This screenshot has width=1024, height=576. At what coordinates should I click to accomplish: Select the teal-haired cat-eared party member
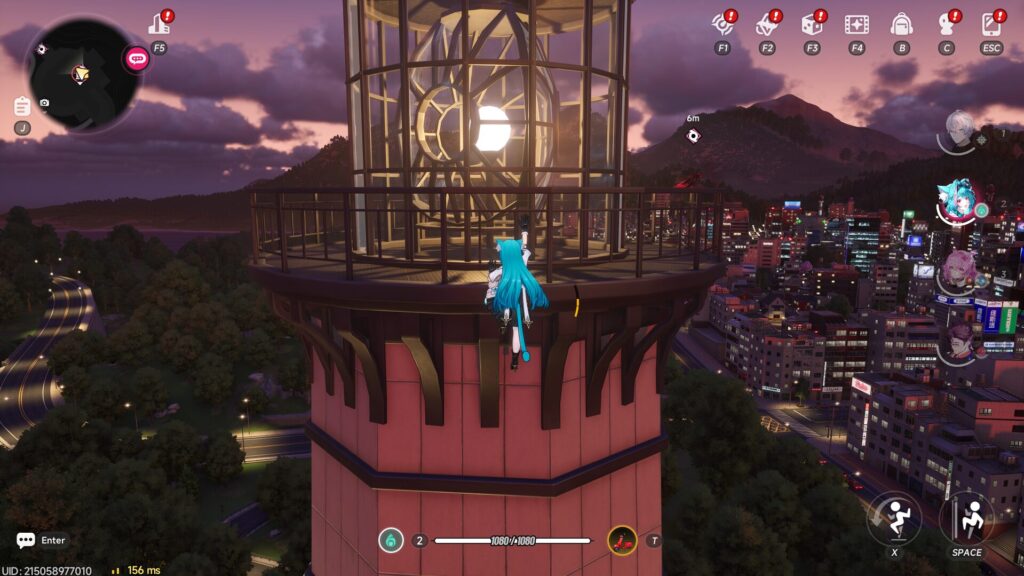click(x=957, y=202)
